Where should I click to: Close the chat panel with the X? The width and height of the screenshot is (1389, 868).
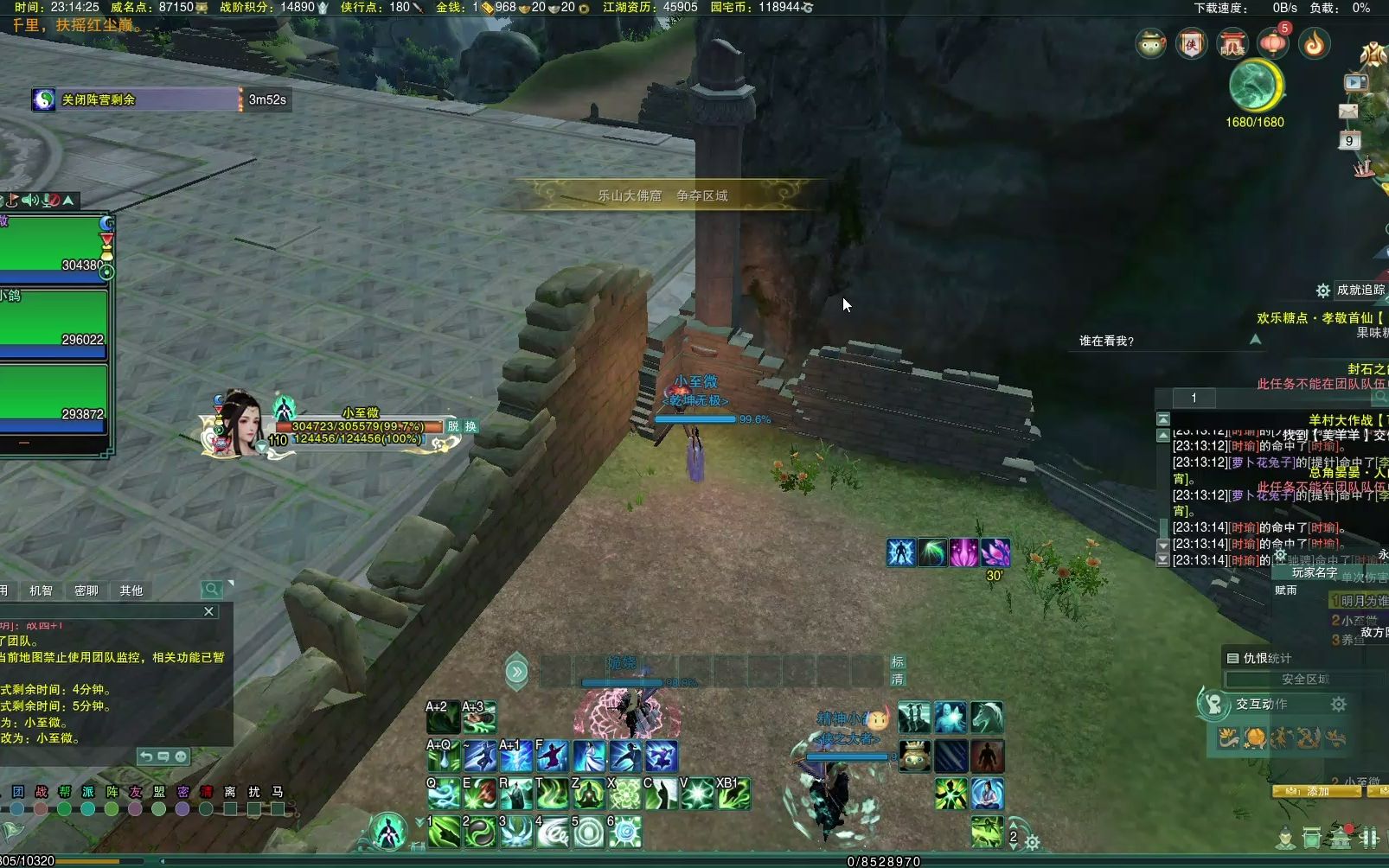tap(208, 611)
